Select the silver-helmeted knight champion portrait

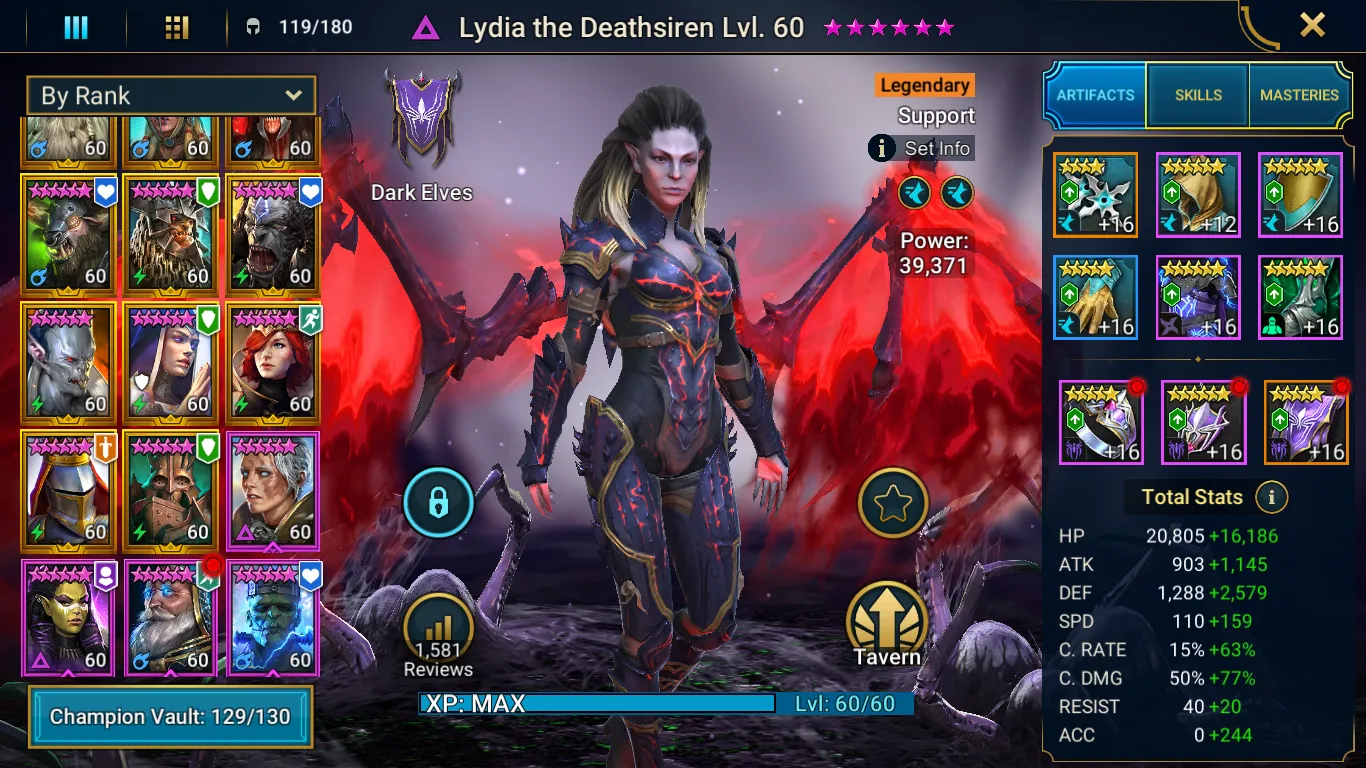68,491
